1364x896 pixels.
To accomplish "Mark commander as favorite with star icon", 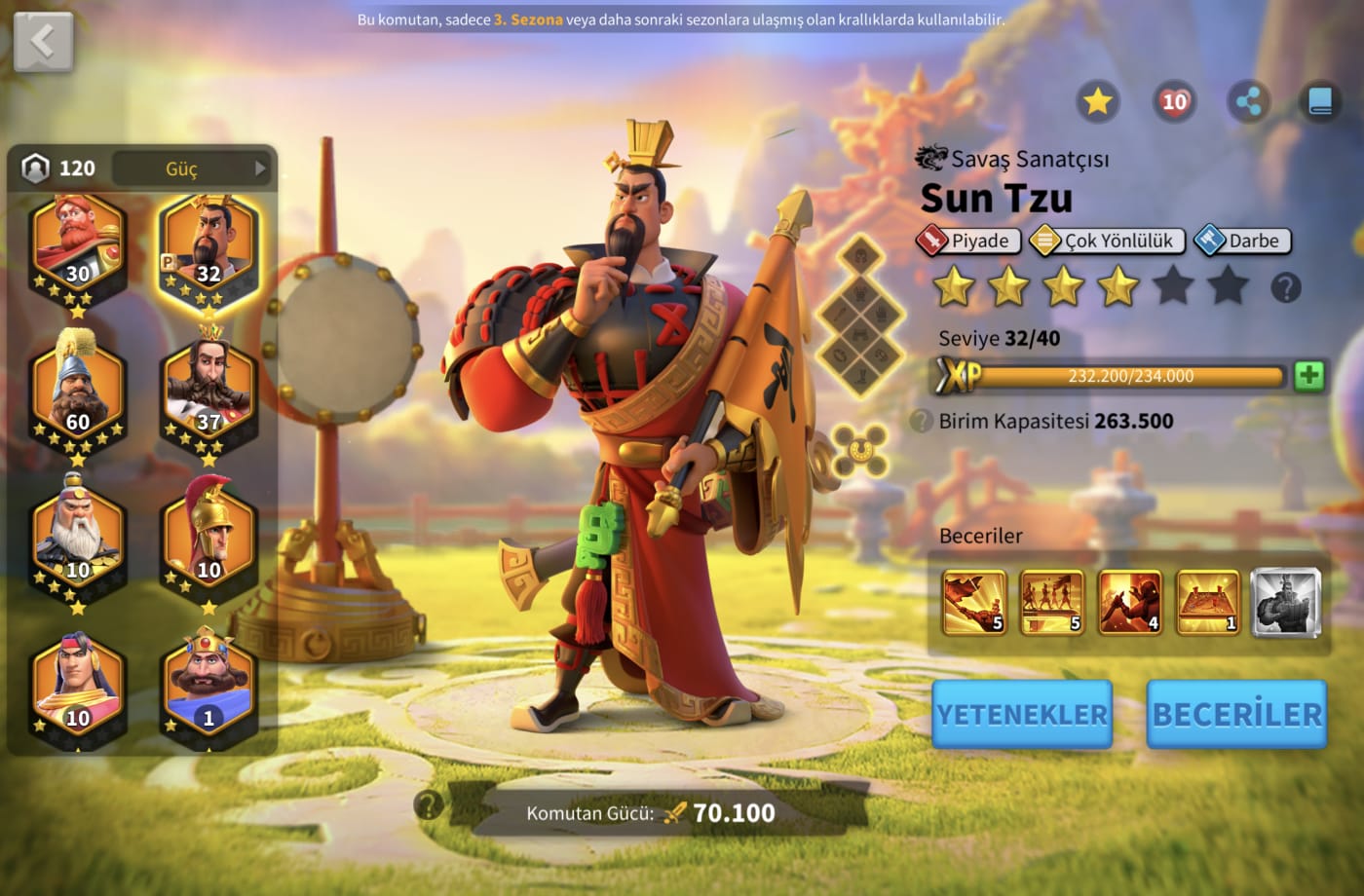I will pyautogui.click(x=1097, y=101).
